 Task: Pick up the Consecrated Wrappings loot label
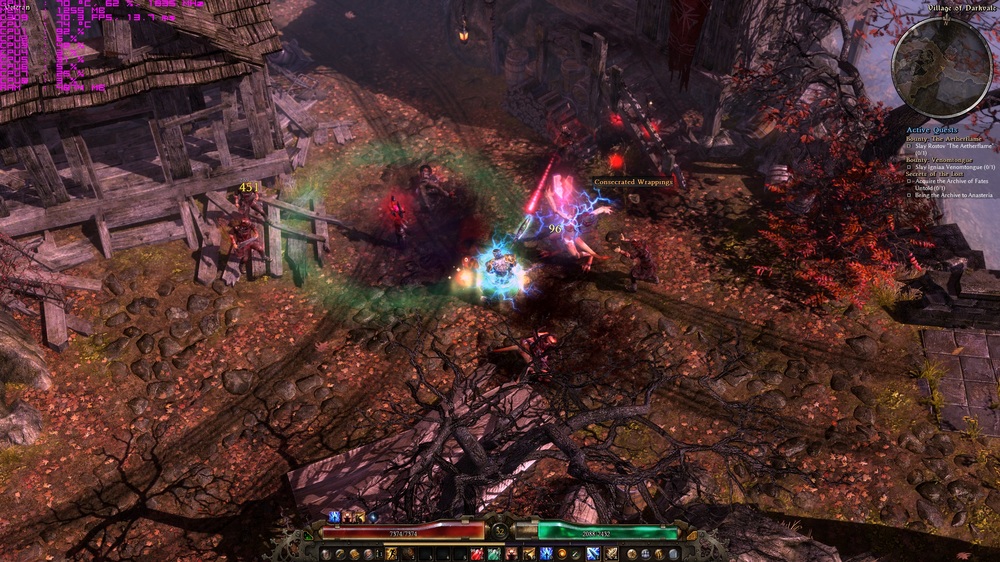pos(633,182)
